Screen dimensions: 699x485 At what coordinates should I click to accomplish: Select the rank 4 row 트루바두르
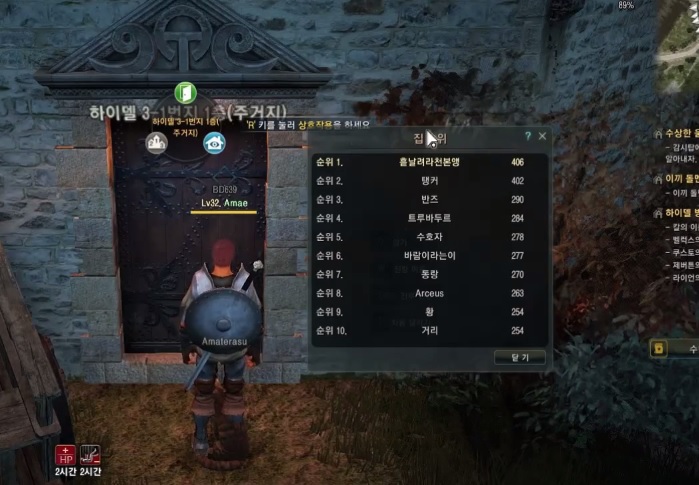[x=429, y=219]
